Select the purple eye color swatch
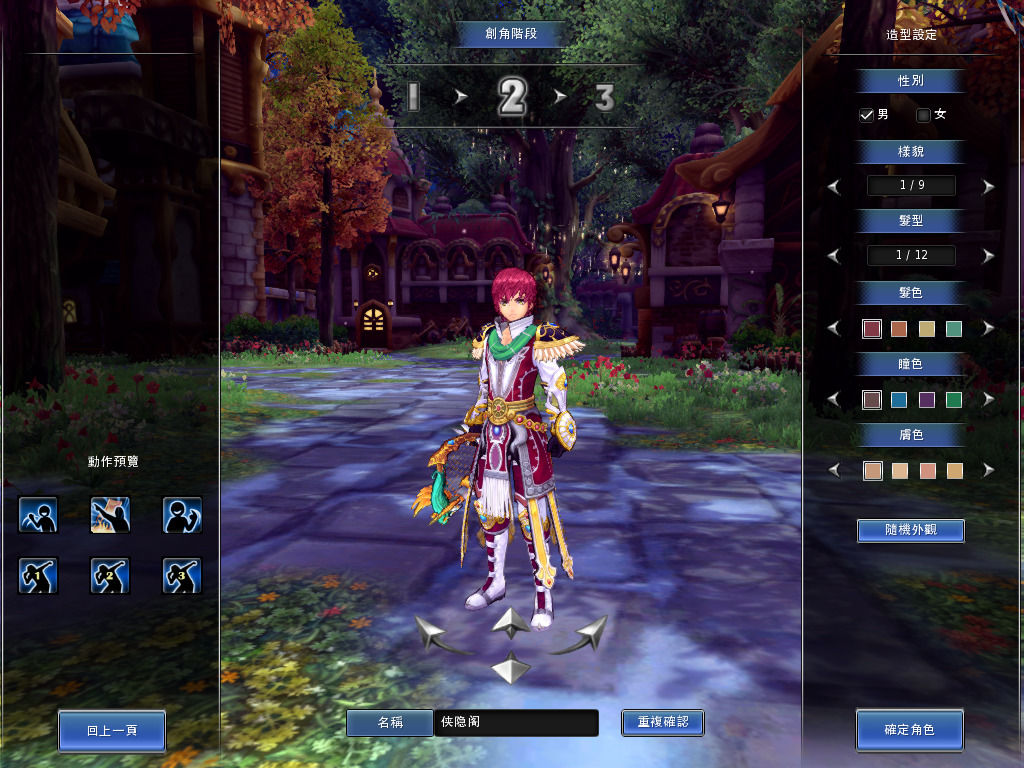Screen dimensions: 1024x768 [927, 400]
